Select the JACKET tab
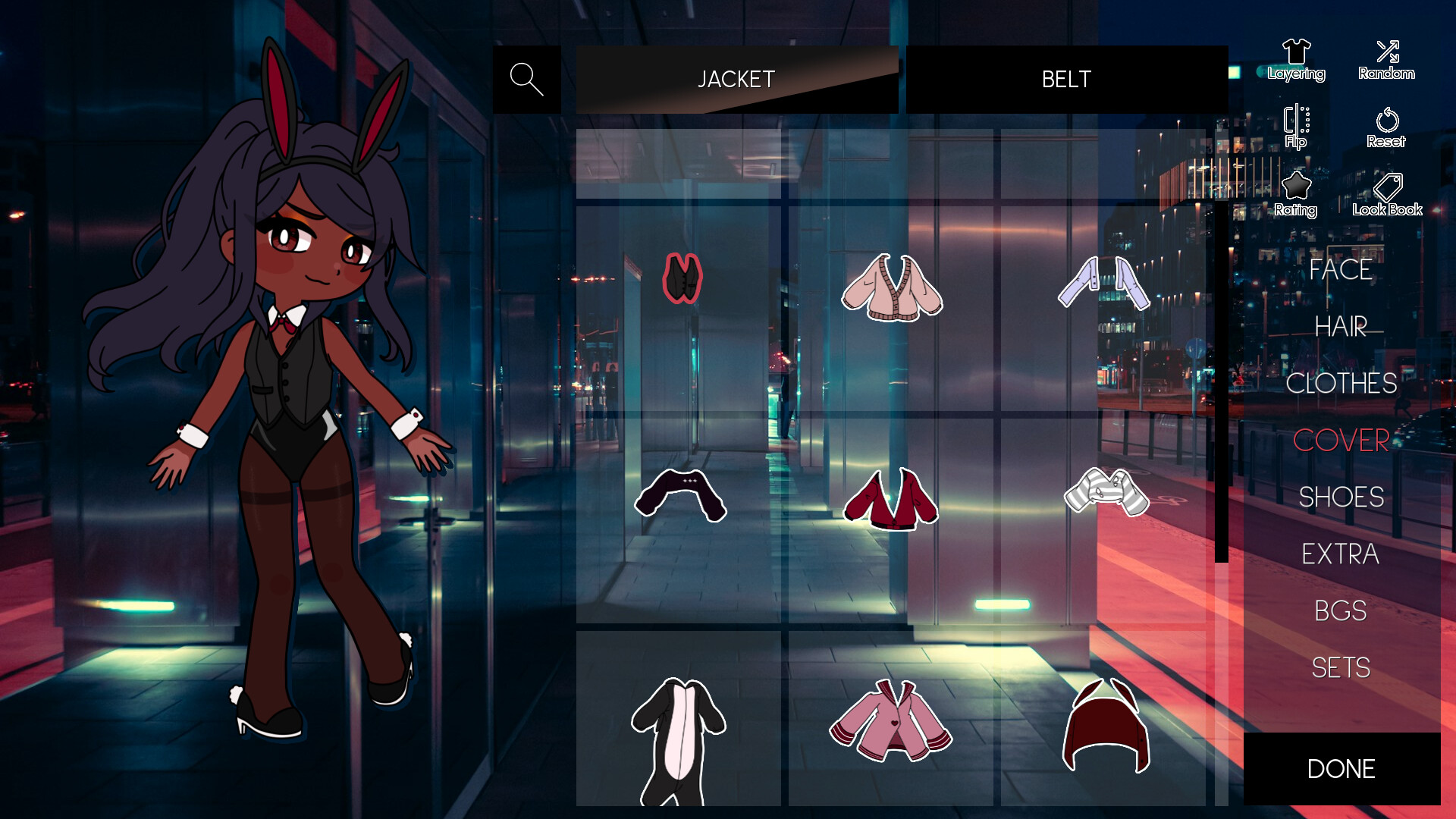This screenshot has width=1456, height=819. pos(736,79)
